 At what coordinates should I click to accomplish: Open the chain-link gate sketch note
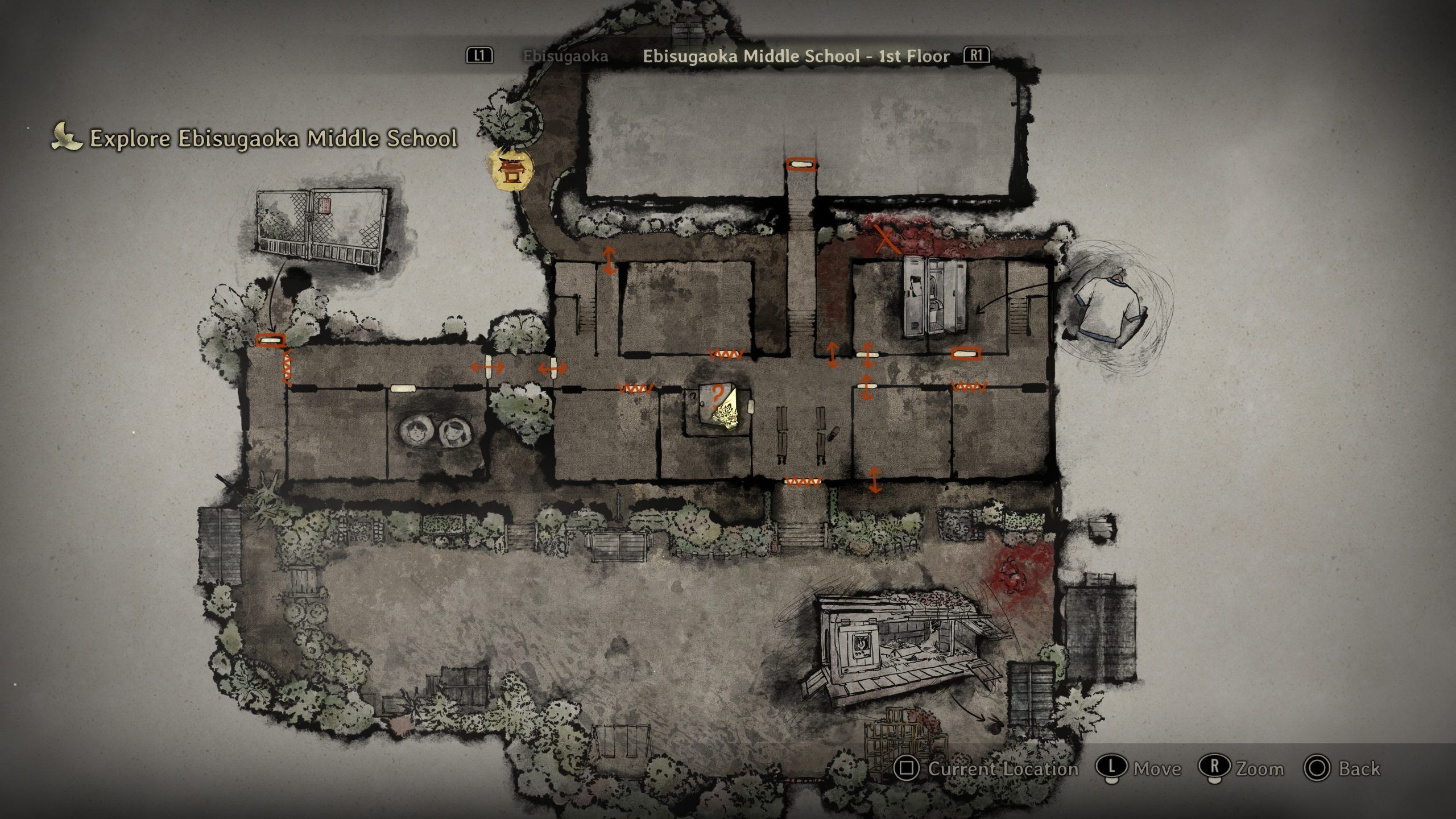(322, 228)
